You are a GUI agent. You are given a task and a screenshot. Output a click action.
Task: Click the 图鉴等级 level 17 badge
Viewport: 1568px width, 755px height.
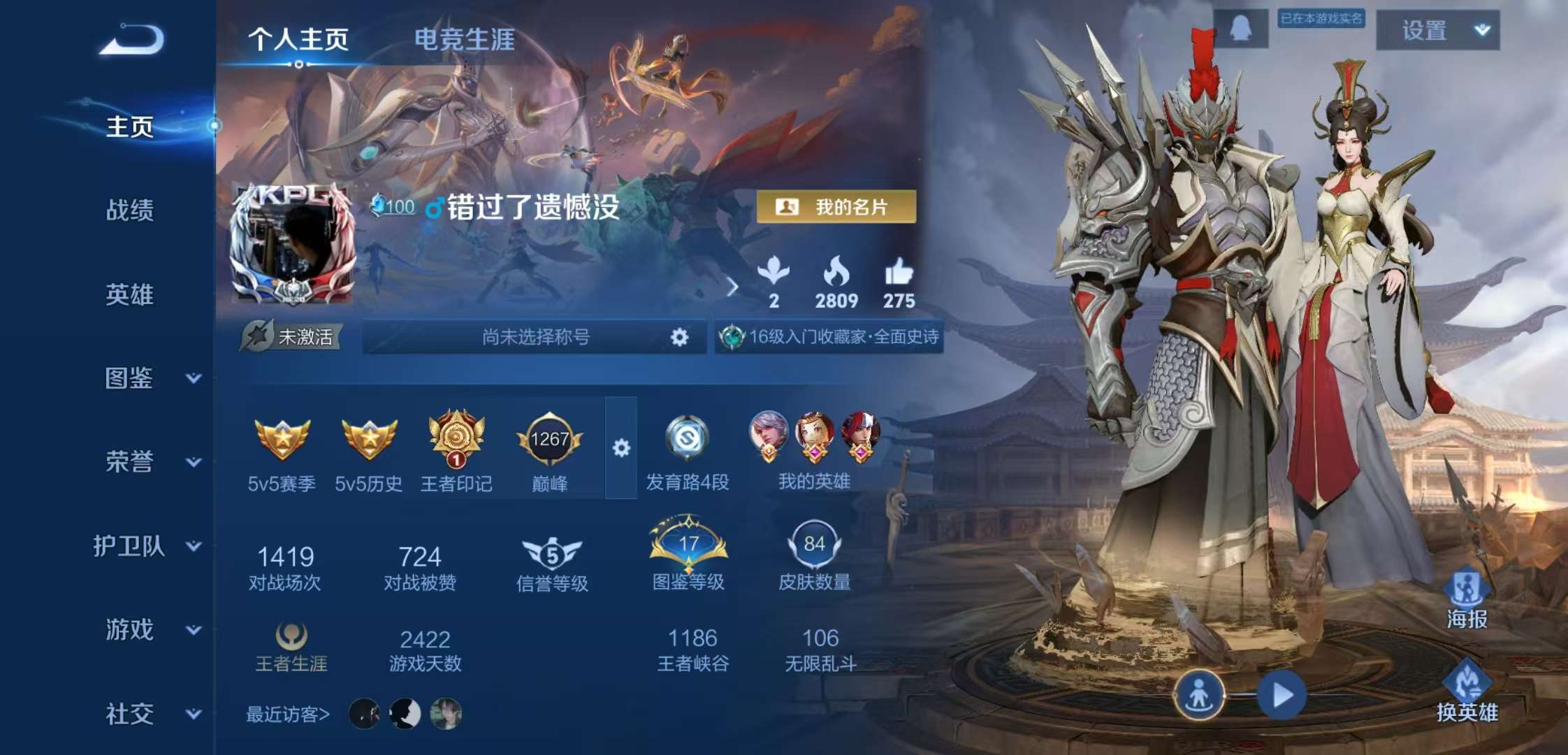pyautogui.click(x=688, y=545)
